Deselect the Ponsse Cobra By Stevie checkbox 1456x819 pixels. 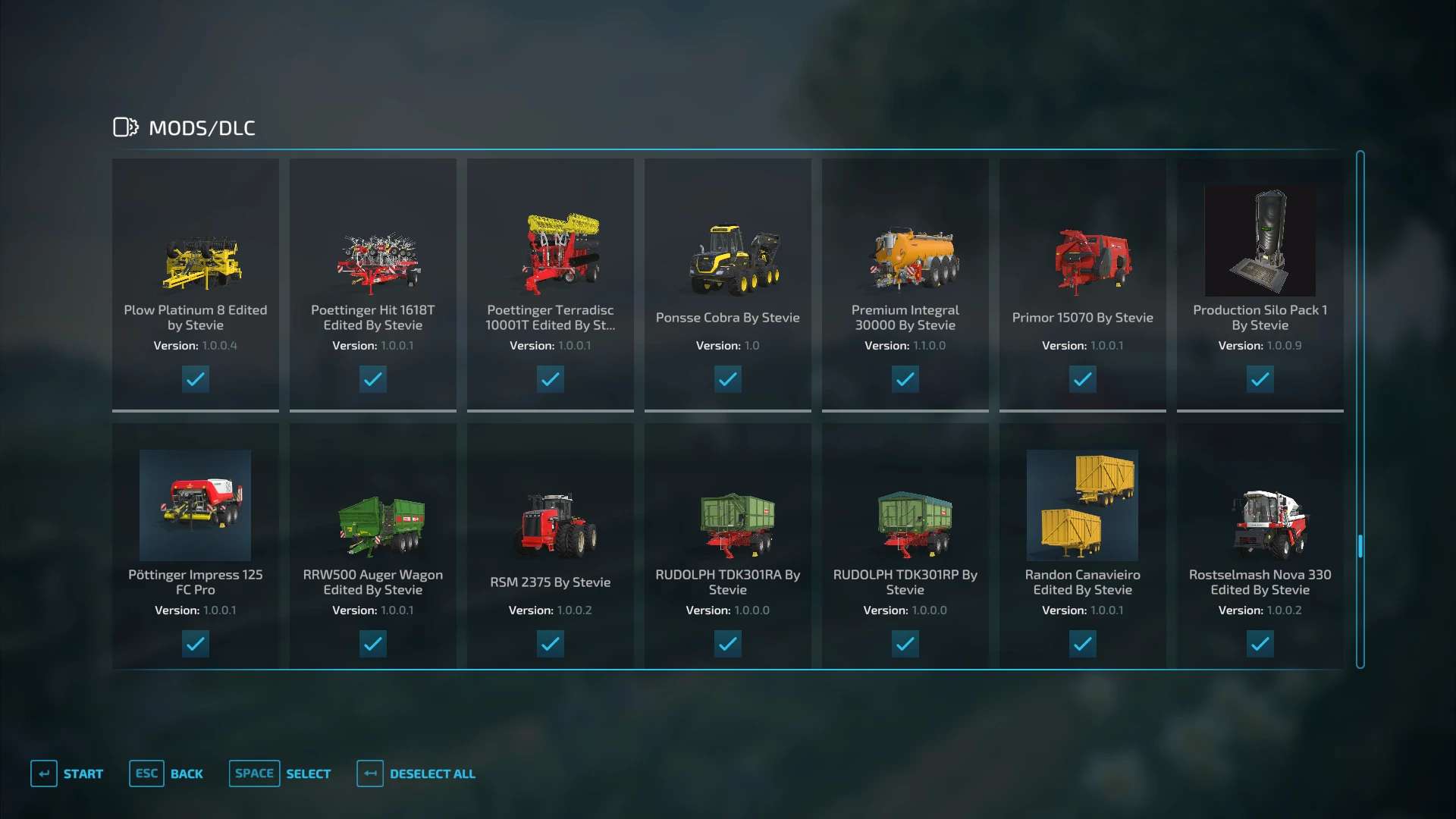point(728,379)
